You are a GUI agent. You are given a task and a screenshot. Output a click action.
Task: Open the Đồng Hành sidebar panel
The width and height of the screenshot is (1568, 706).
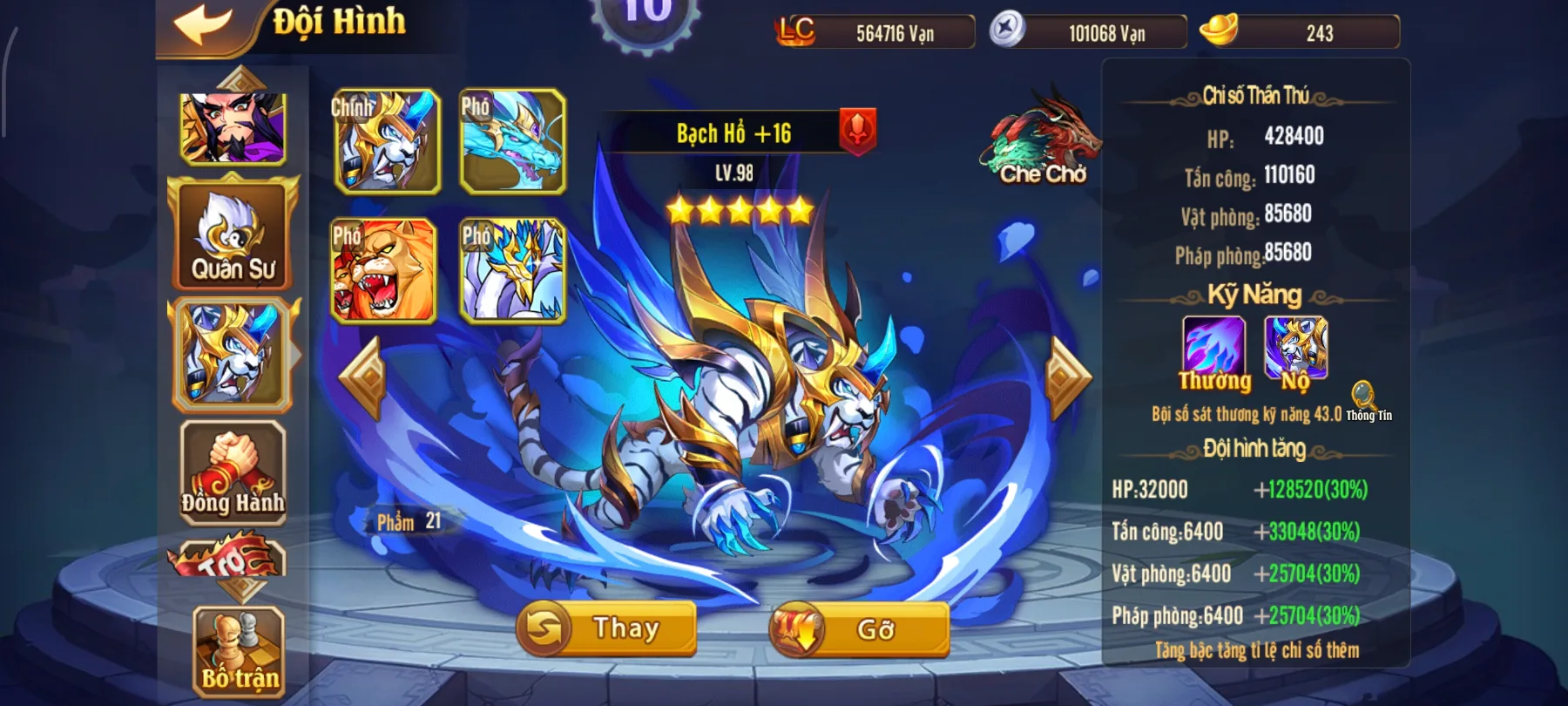click(x=231, y=475)
